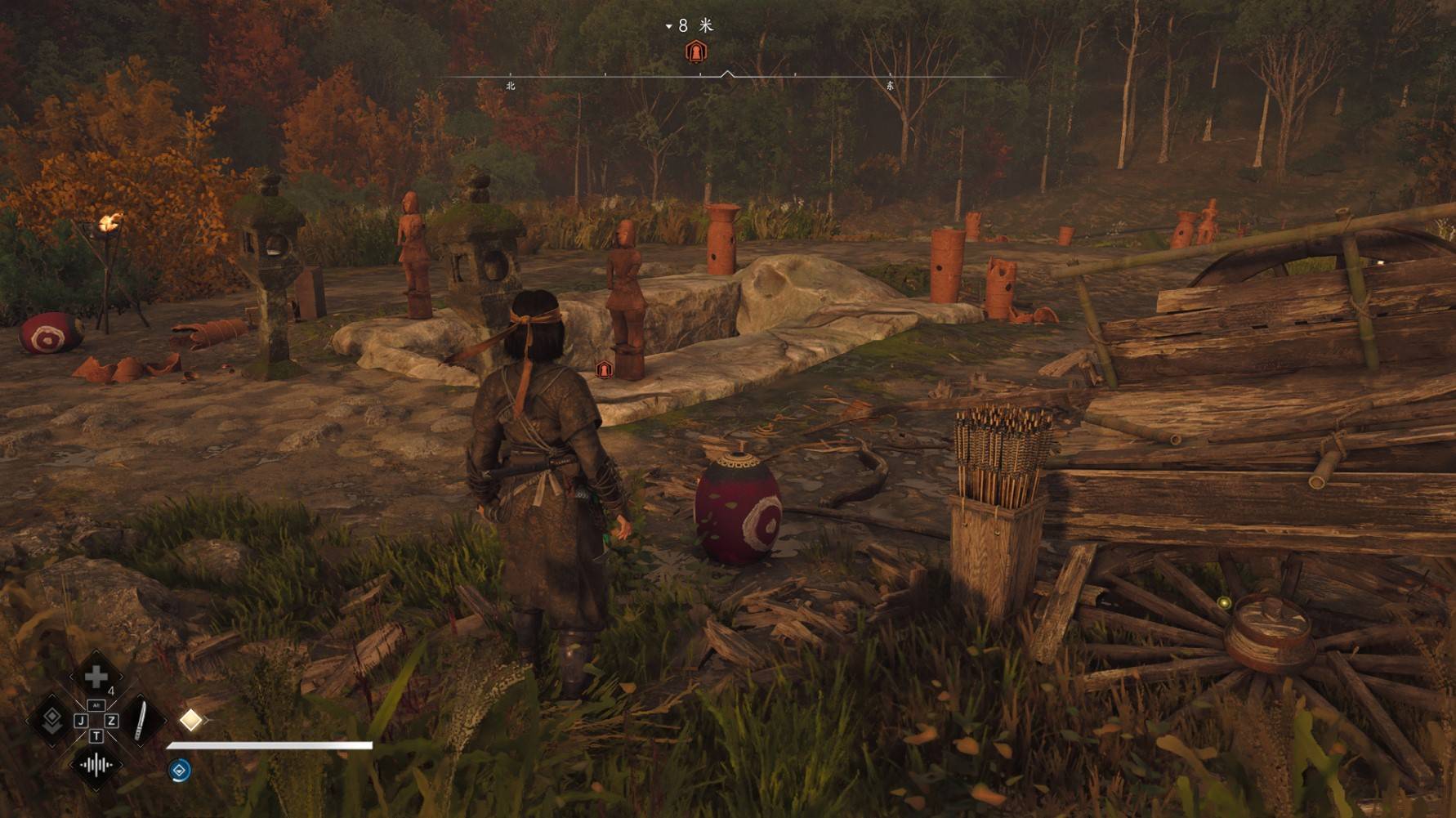The image size is (1456, 818).
Task: Choose the stacked-diamond slot on the quick wheel
Action: [51, 721]
